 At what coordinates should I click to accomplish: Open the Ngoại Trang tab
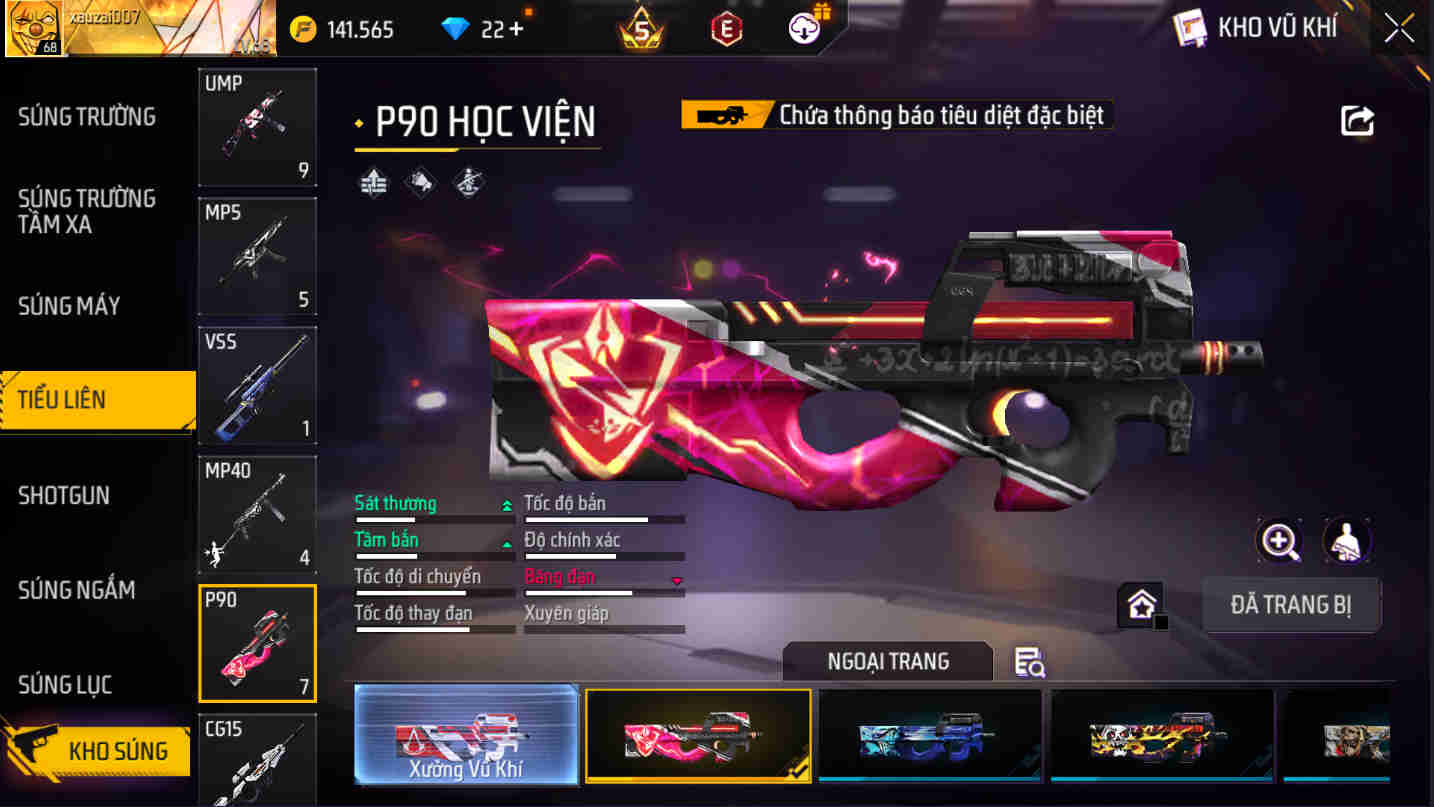(x=886, y=660)
